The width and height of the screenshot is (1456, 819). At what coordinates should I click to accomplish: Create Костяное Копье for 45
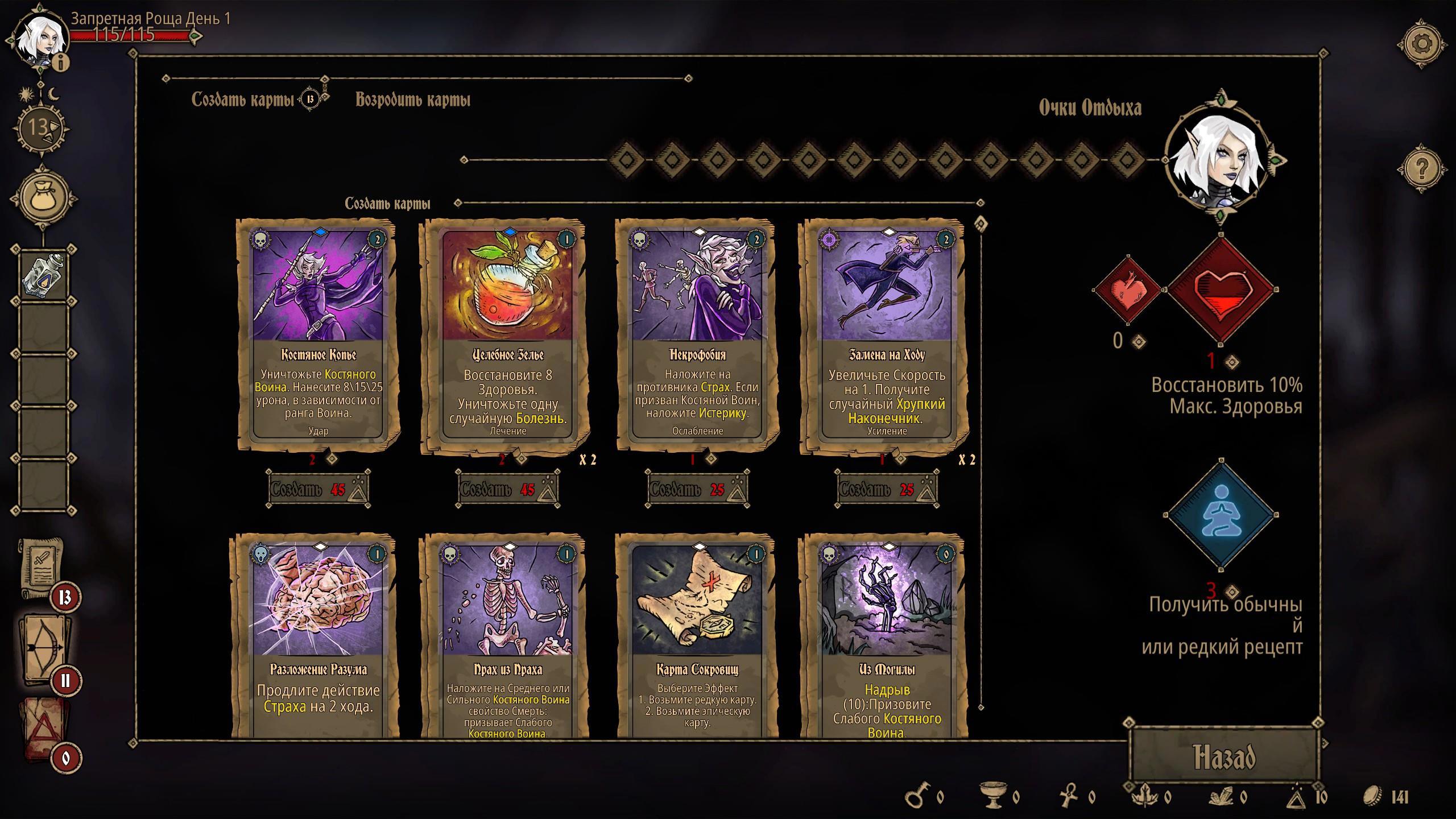point(318,489)
